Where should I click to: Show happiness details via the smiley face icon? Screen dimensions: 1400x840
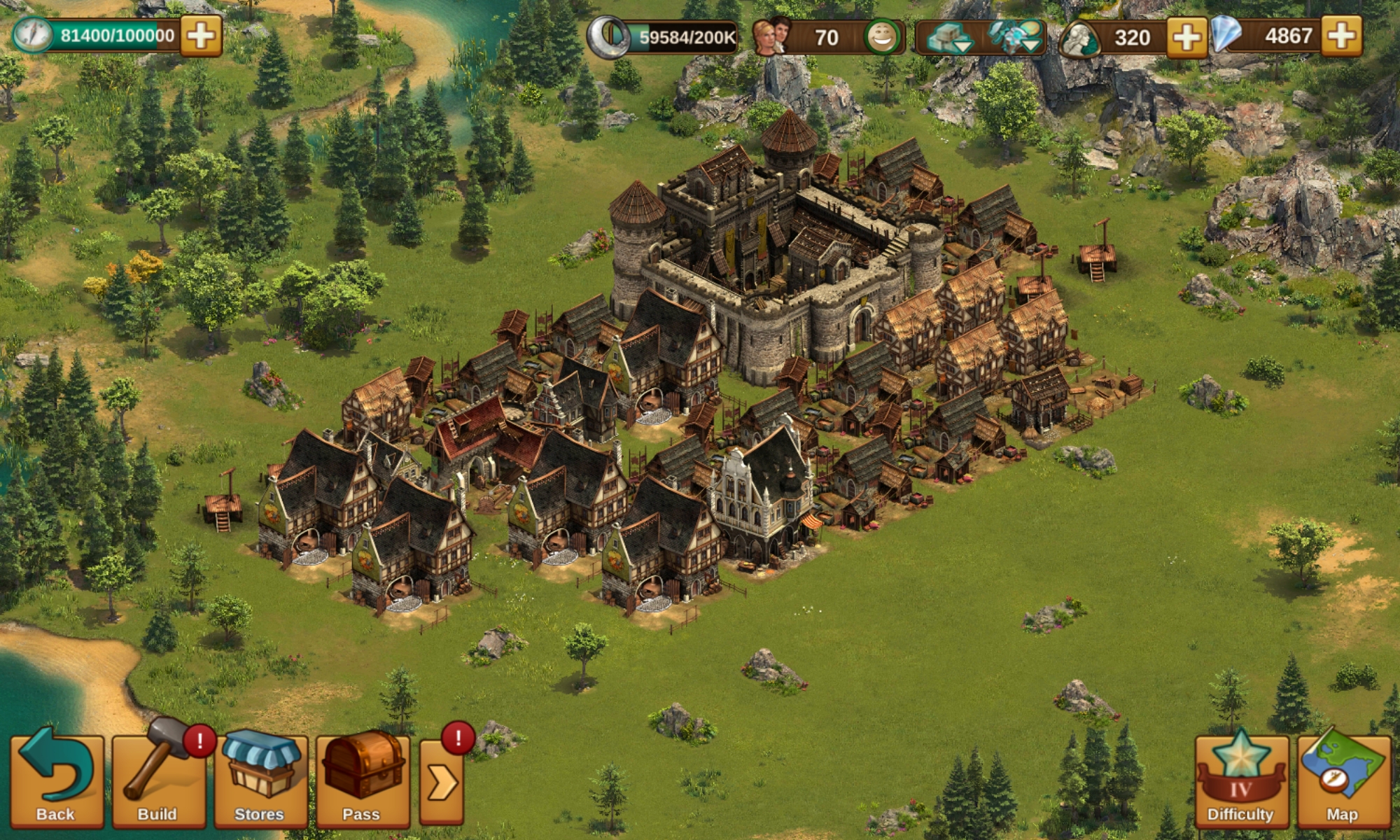882,37
